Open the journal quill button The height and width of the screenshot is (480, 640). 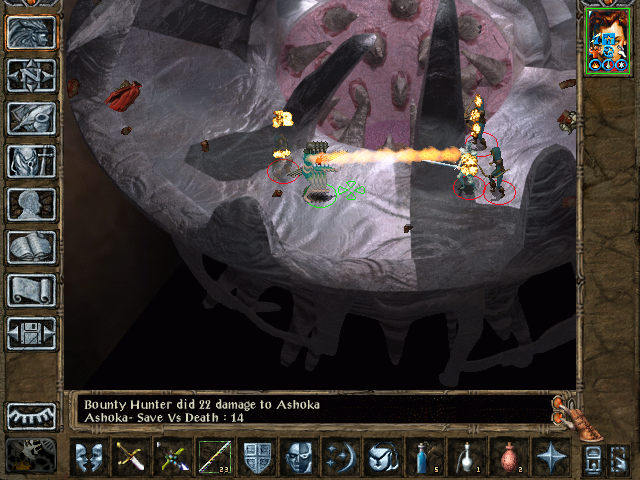coord(31,118)
